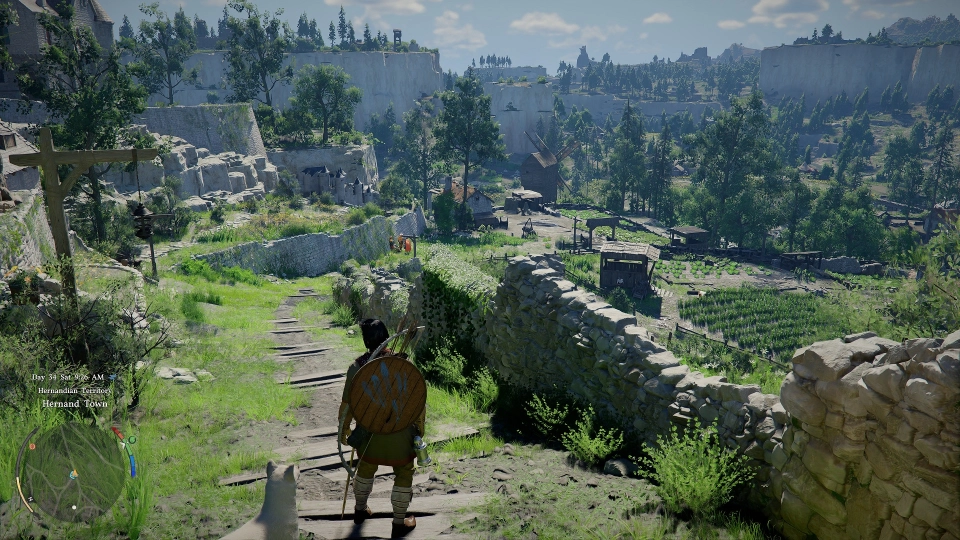Select the orange marker on the minimap
This screenshot has height=540, width=960.
[x=32, y=447]
